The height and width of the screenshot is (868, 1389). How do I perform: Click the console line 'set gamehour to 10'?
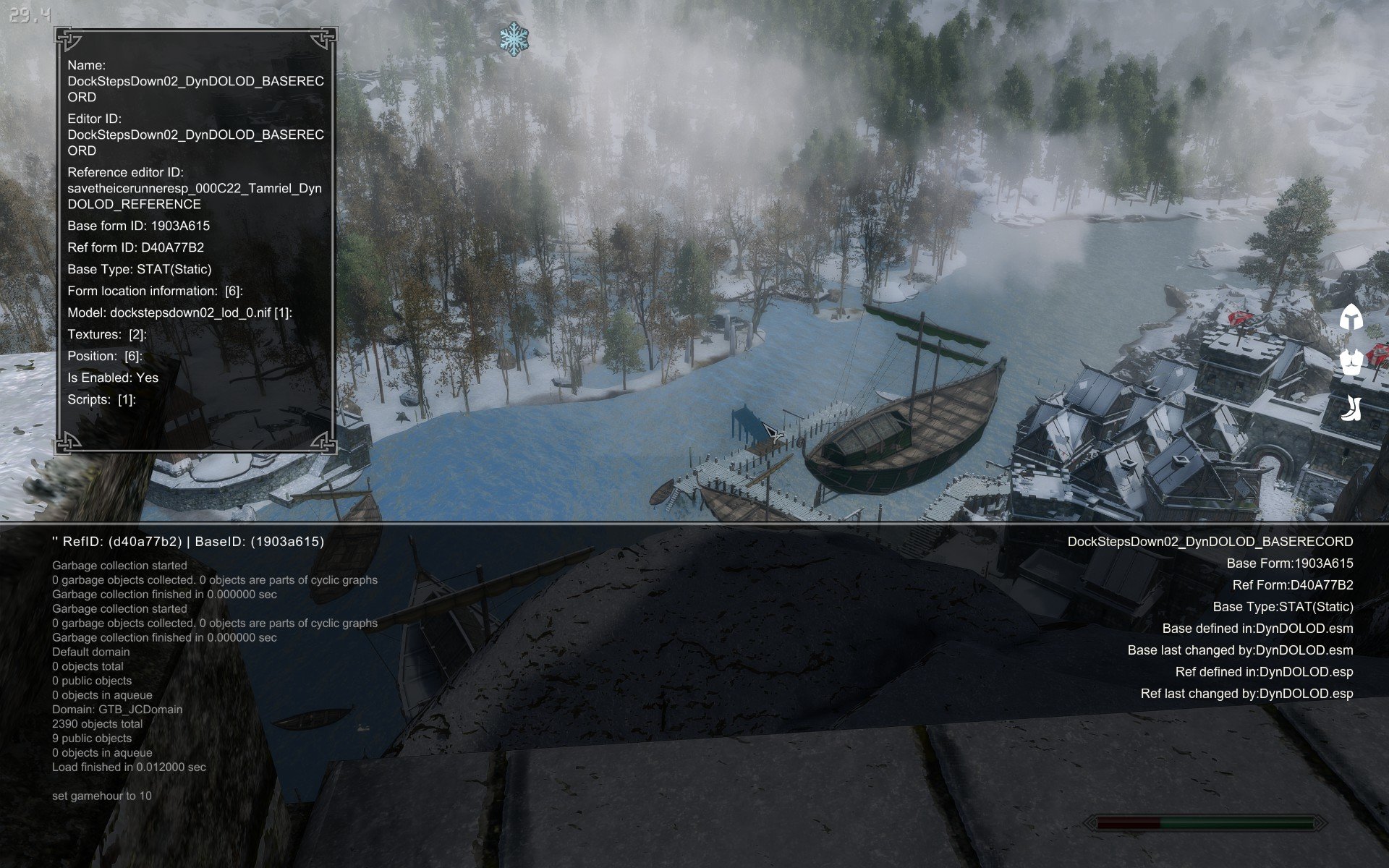click(102, 796)
